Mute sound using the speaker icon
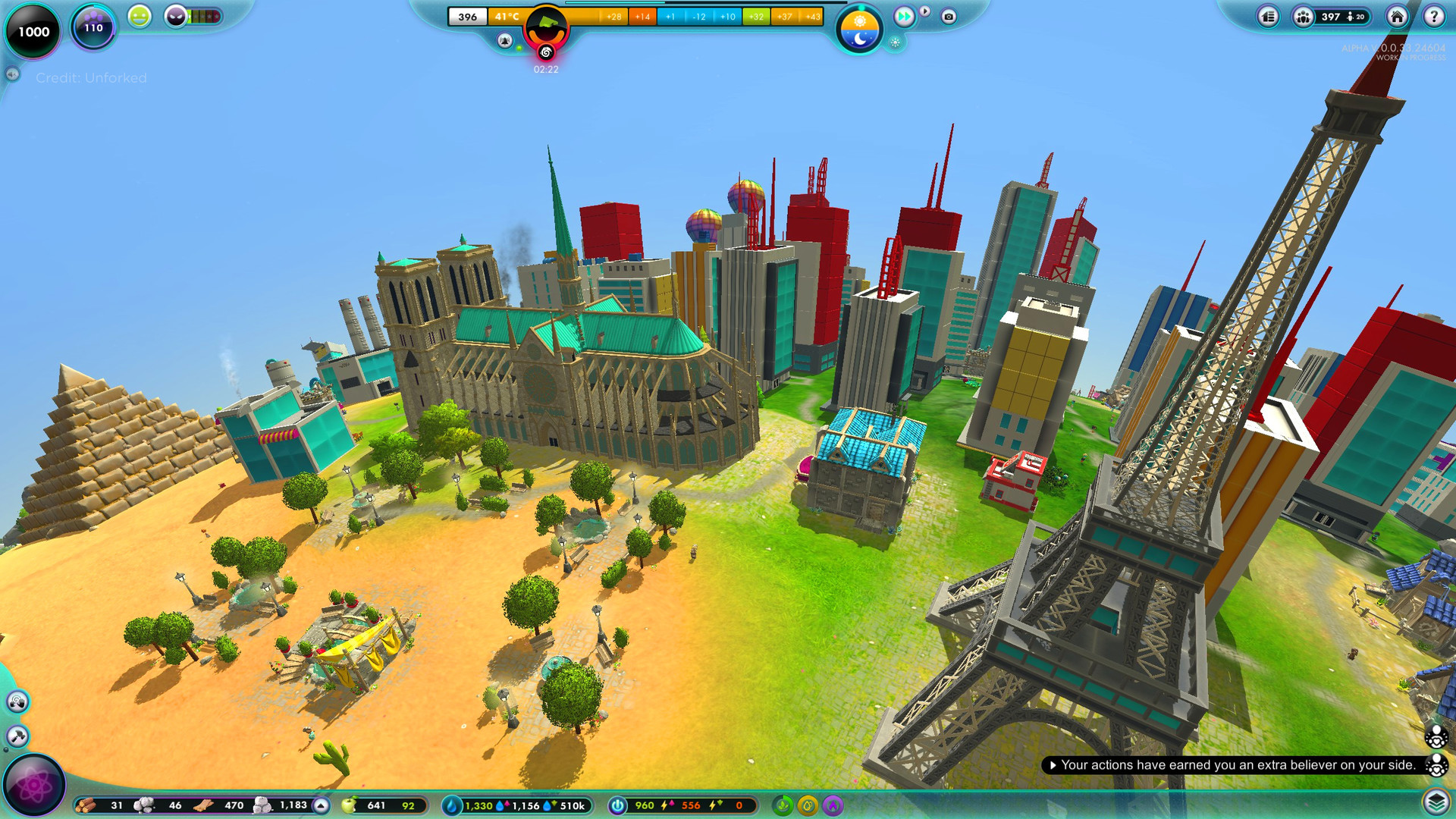1456x819 pixels. pos(12,74)
